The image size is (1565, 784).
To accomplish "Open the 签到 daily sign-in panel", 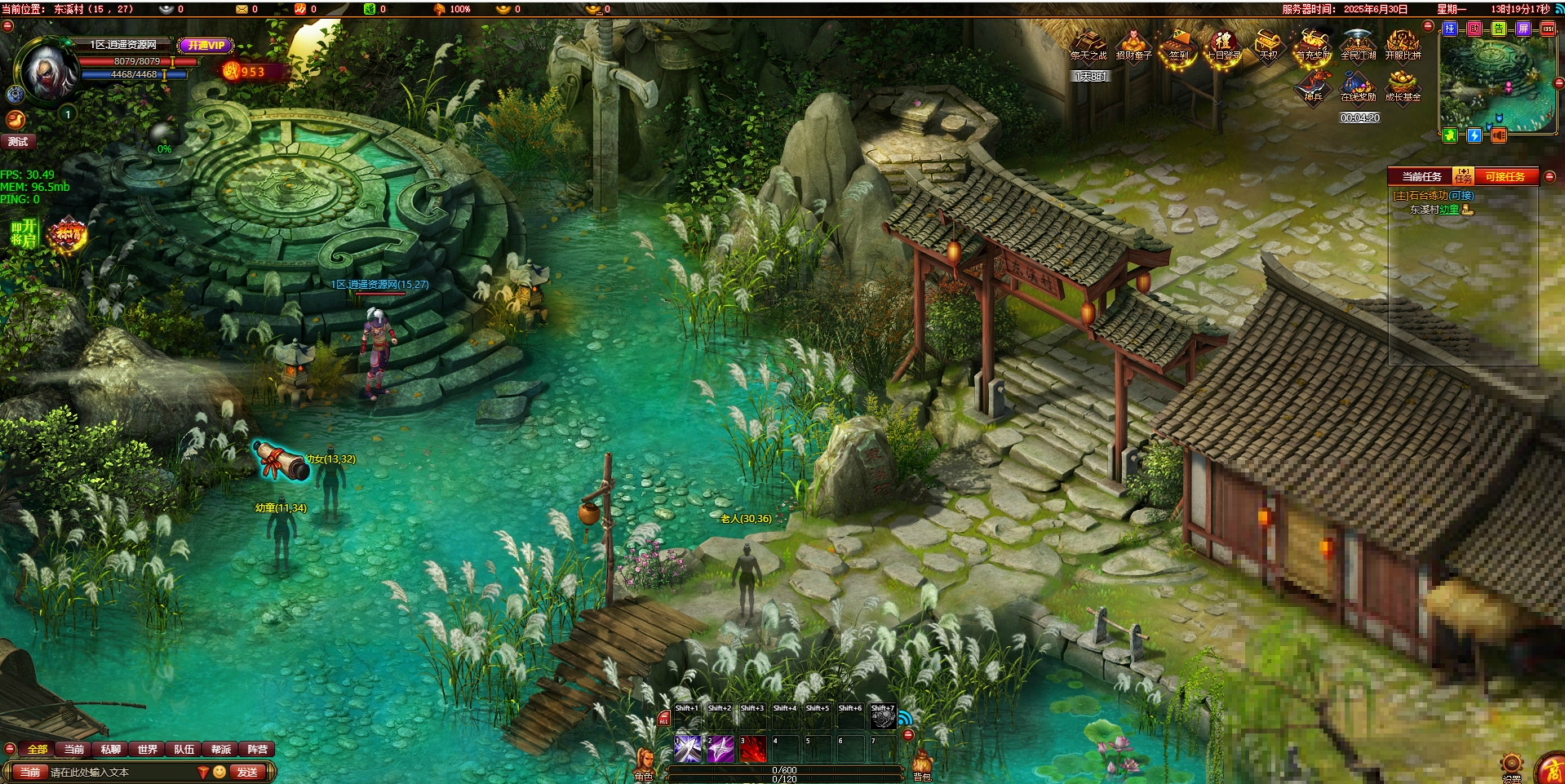I will [1178, 46].
